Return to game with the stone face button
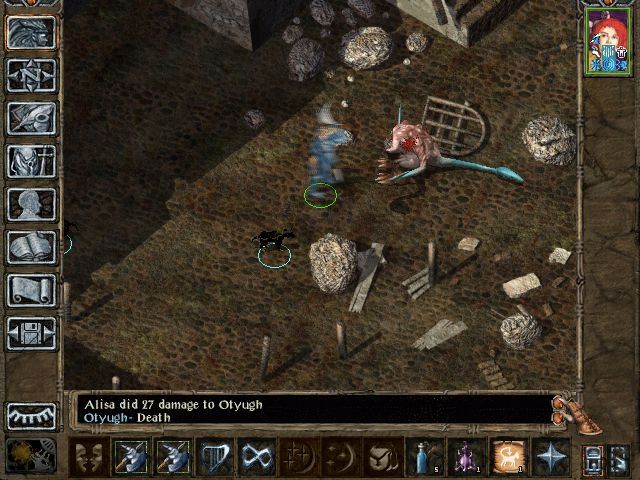This screenshot has height=480, width=640. pos(31,32)
